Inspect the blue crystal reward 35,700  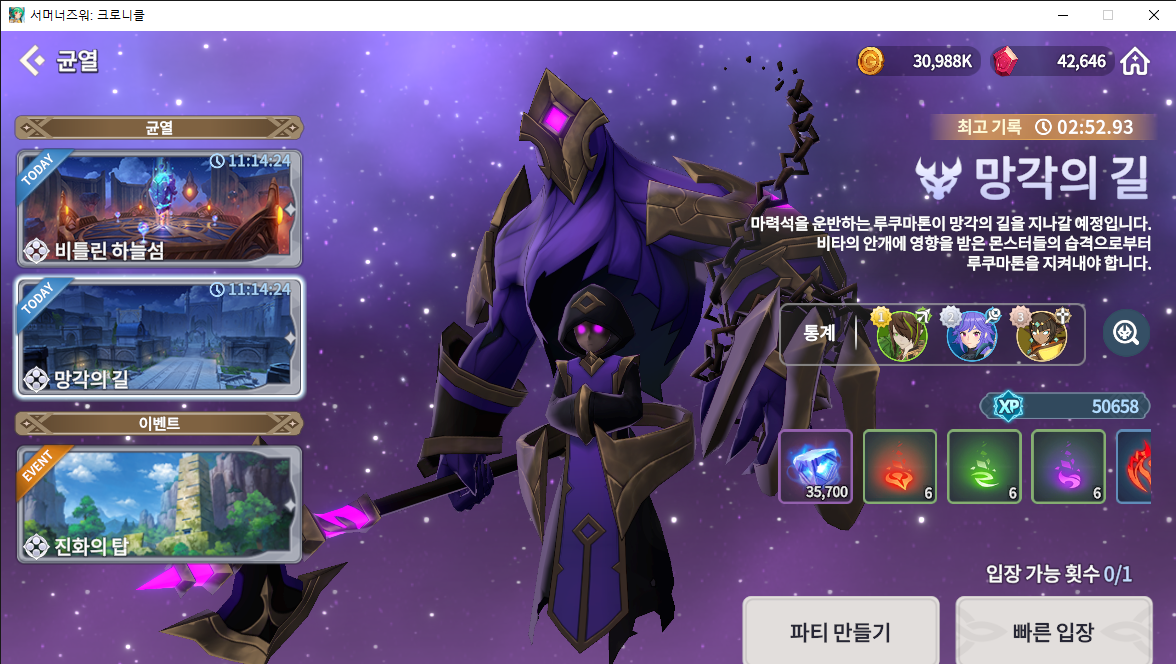[815, 466]
